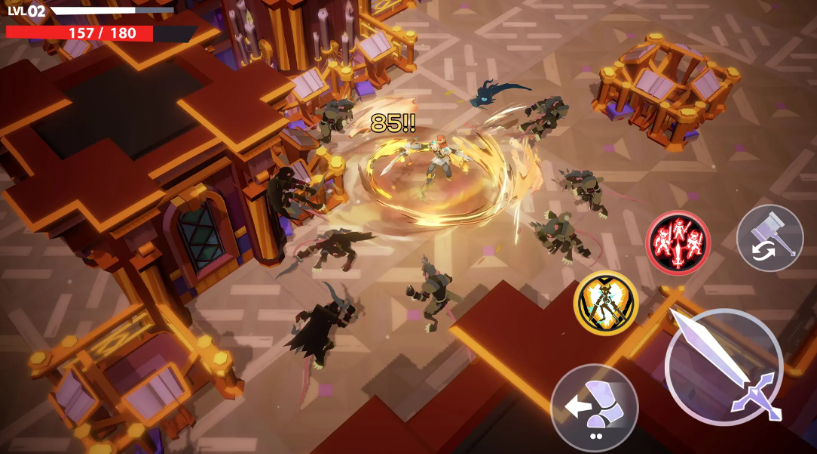Trigger the red warriors summon skill
The image size is (817, 454).
pos(678,242)
